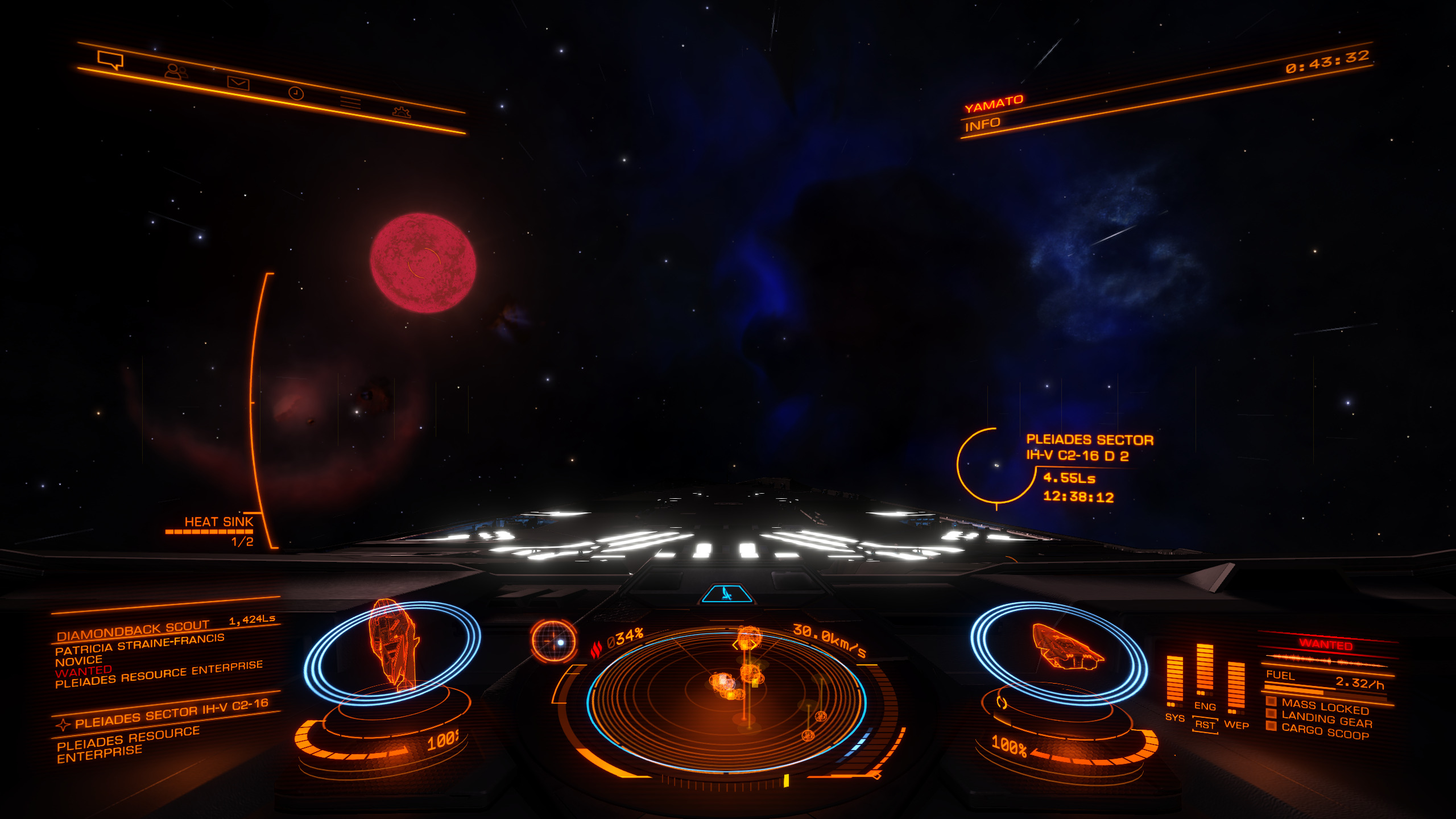
Task: Open the speech bubble chat tab
Action: click(110, 59)
